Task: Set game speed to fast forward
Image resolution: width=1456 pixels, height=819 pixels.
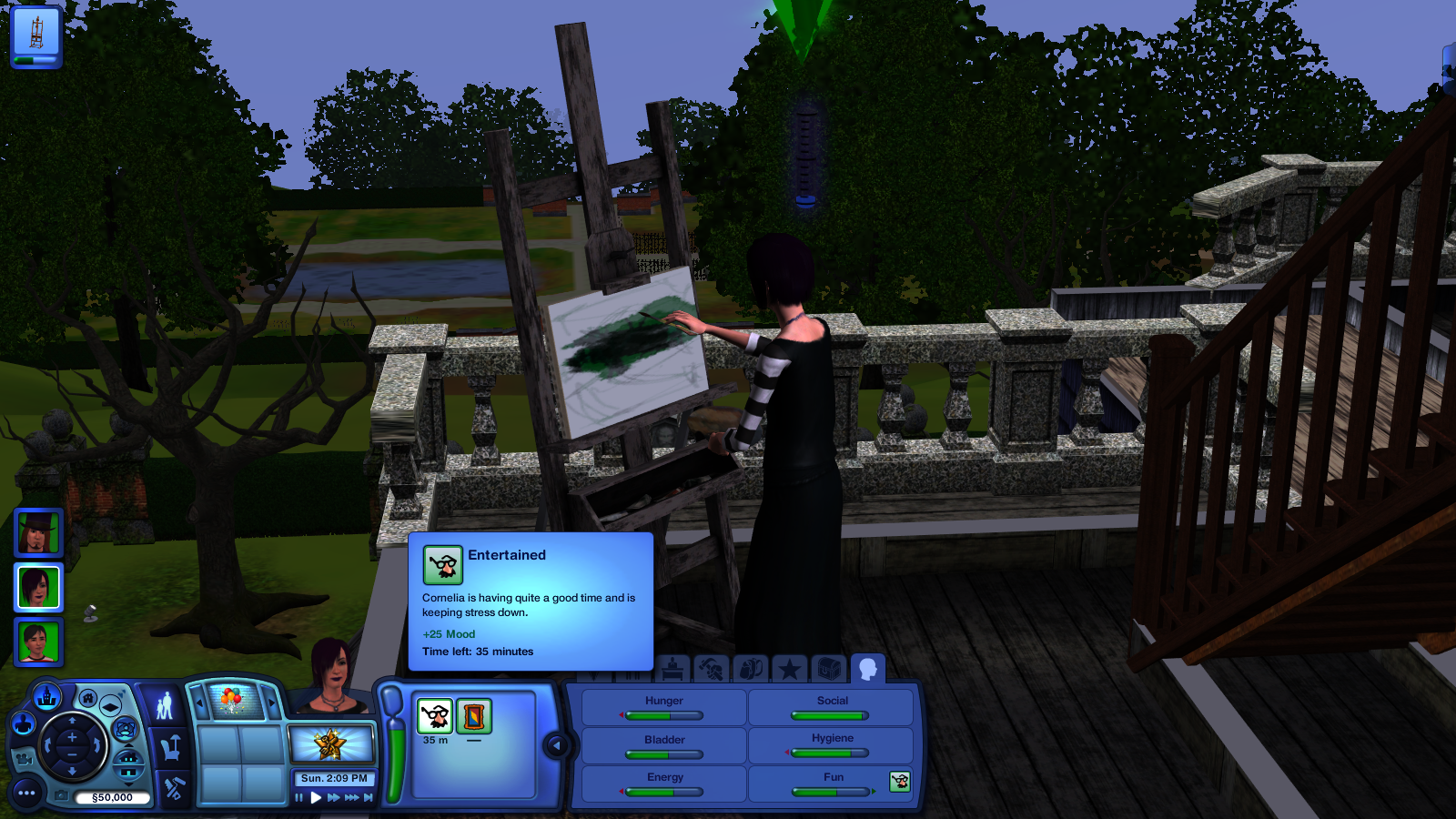Action: [x=333, y=798]
